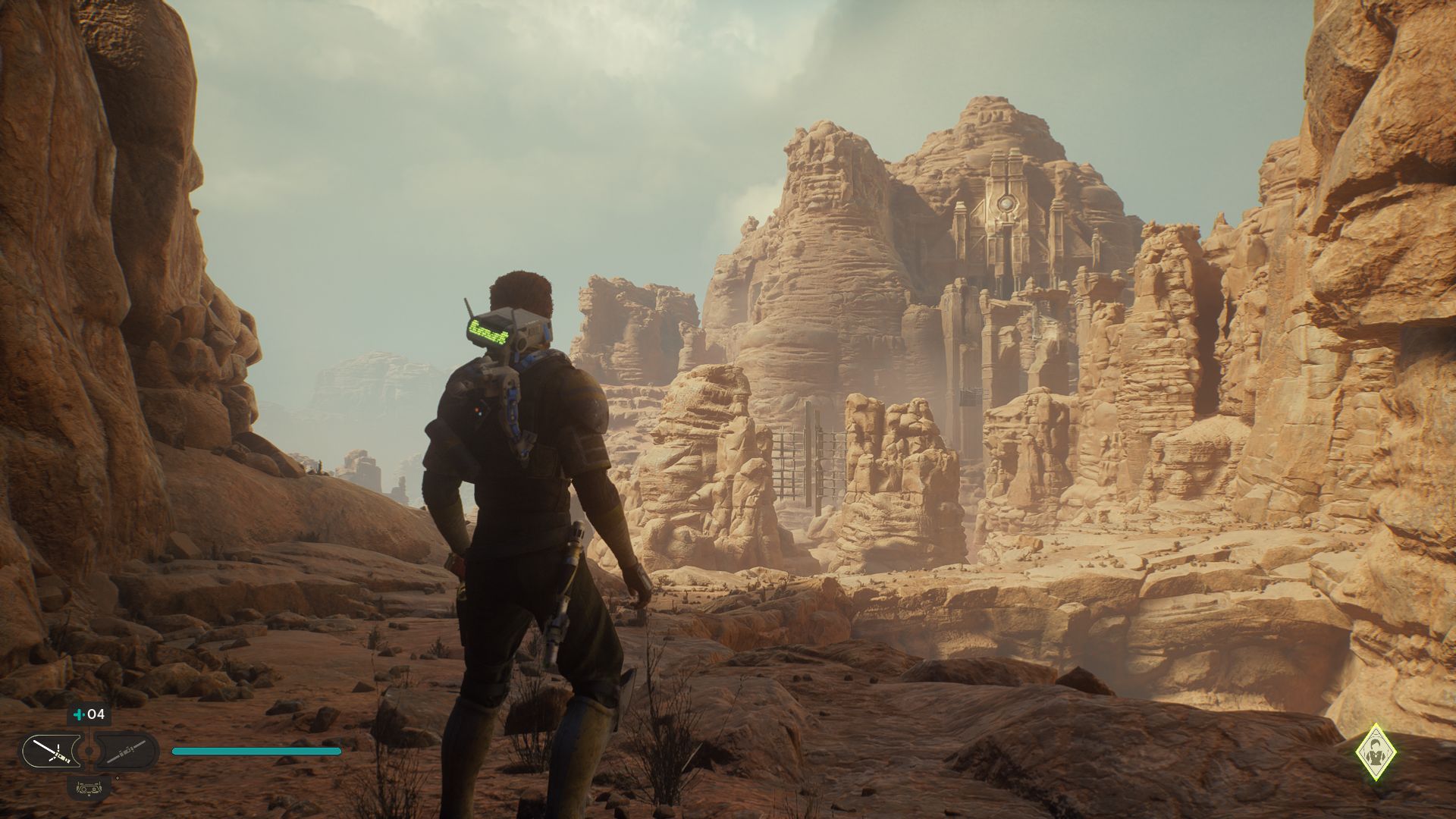Activate the BD-1 droid icon
The width and height of the screenshot is (1456, 819).
[x=89, y=786]
